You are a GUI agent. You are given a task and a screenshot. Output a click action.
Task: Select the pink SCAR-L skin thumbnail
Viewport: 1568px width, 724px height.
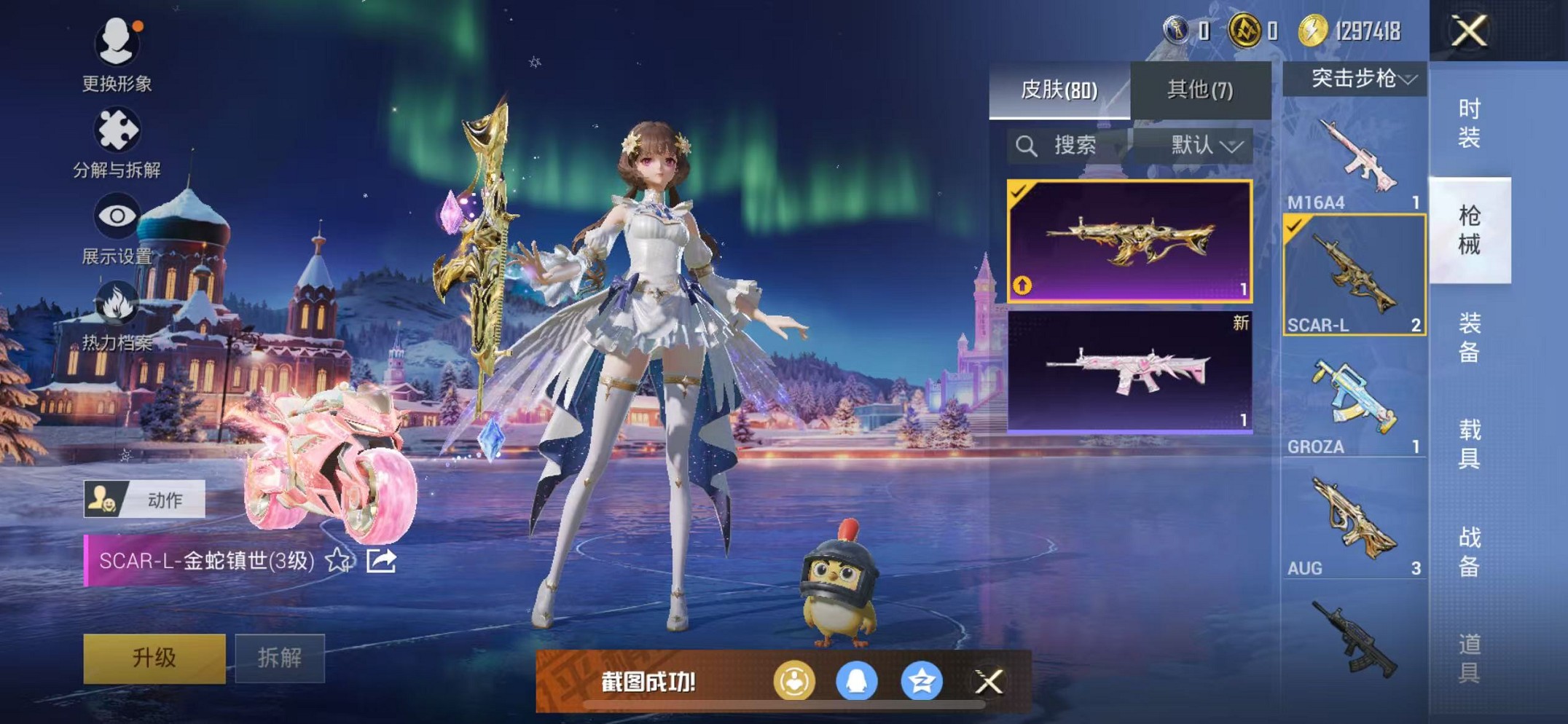point(1129,371)
